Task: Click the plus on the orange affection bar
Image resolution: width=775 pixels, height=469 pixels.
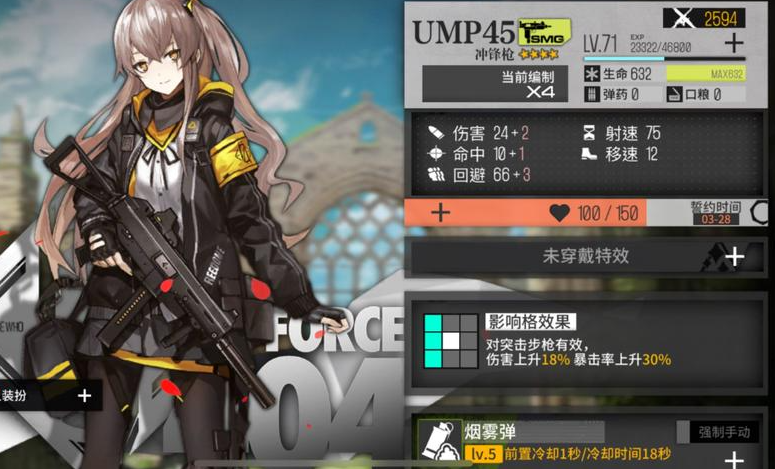Action: coord(440,213)
